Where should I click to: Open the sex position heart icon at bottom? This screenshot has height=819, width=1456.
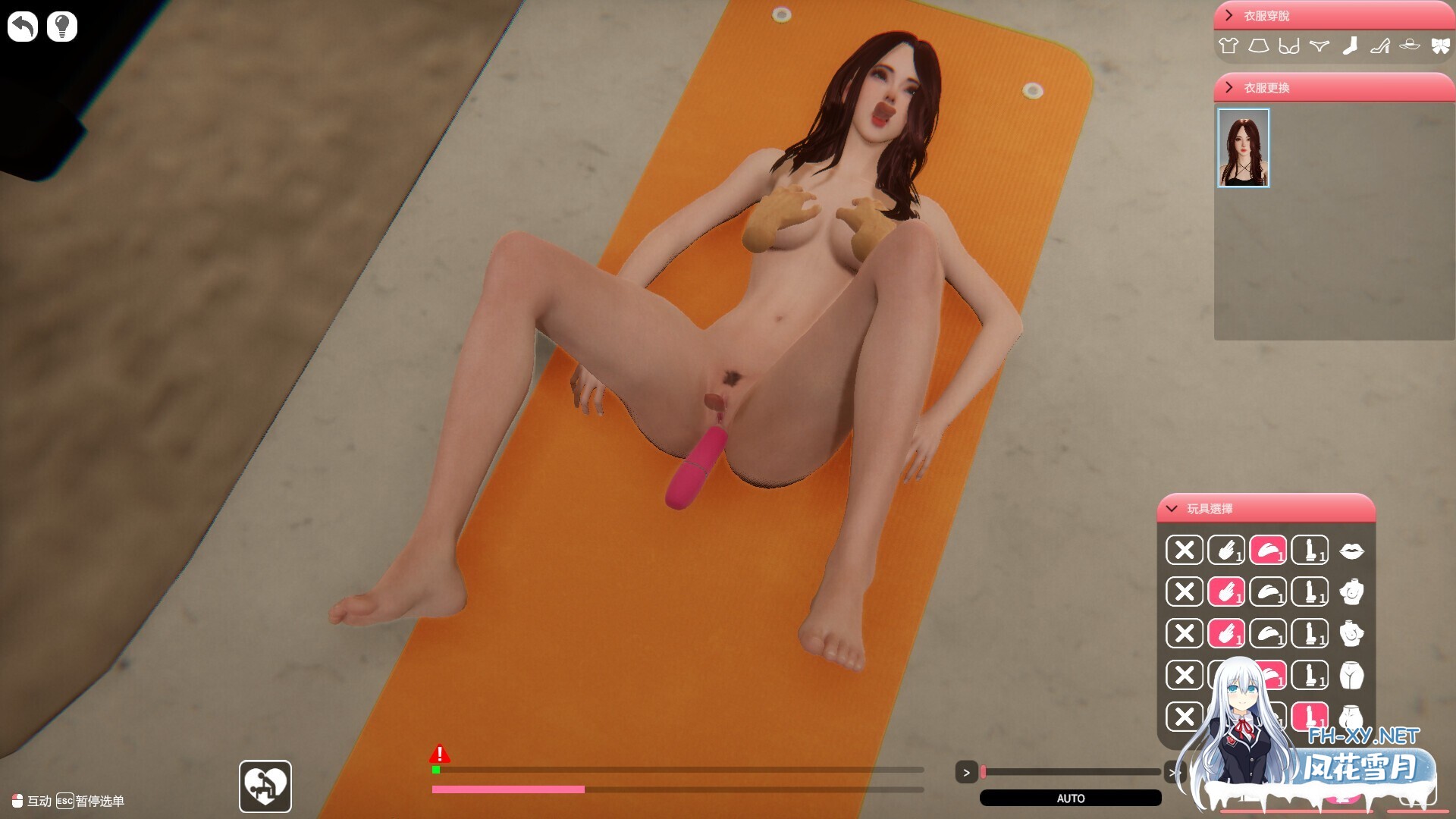[265, 786]
